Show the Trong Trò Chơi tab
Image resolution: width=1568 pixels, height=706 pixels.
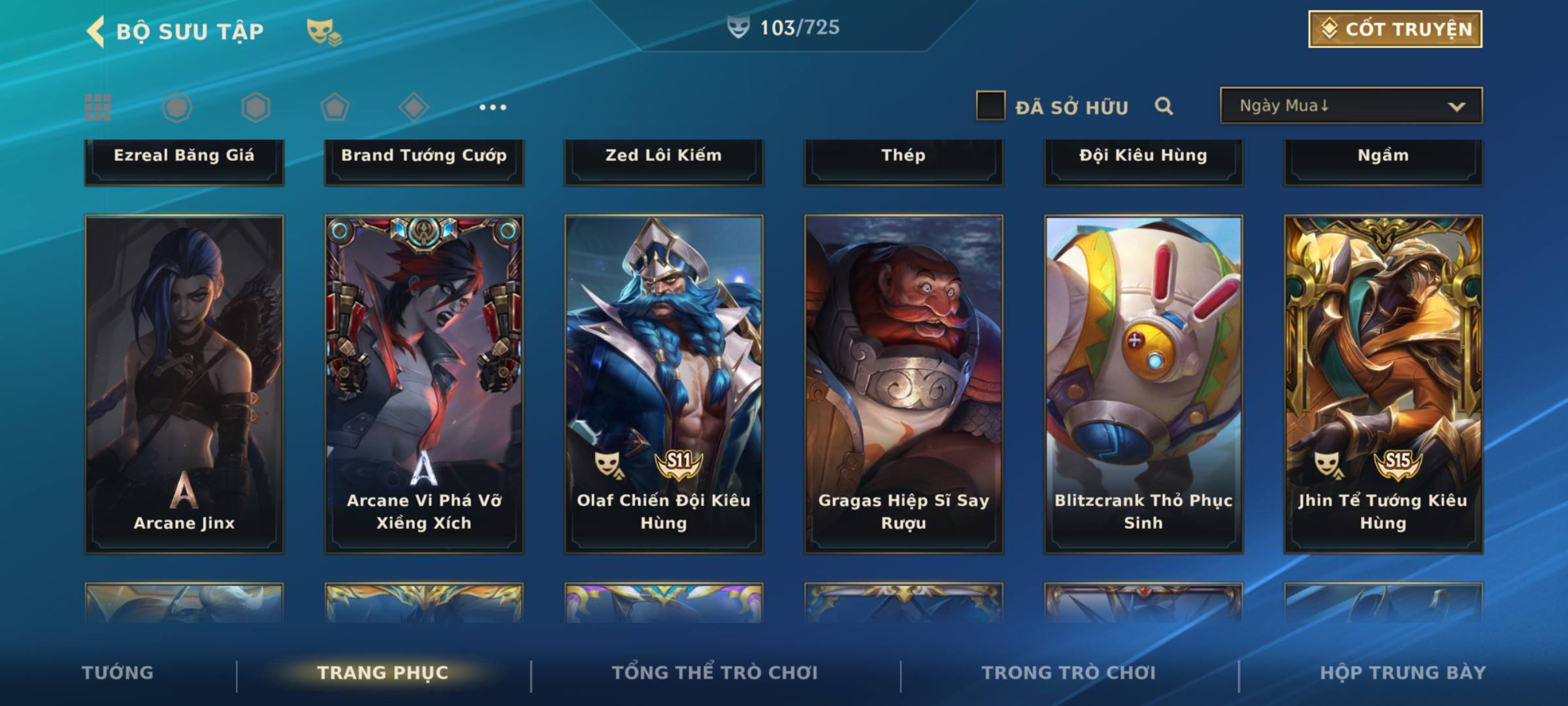(1069, 673)
